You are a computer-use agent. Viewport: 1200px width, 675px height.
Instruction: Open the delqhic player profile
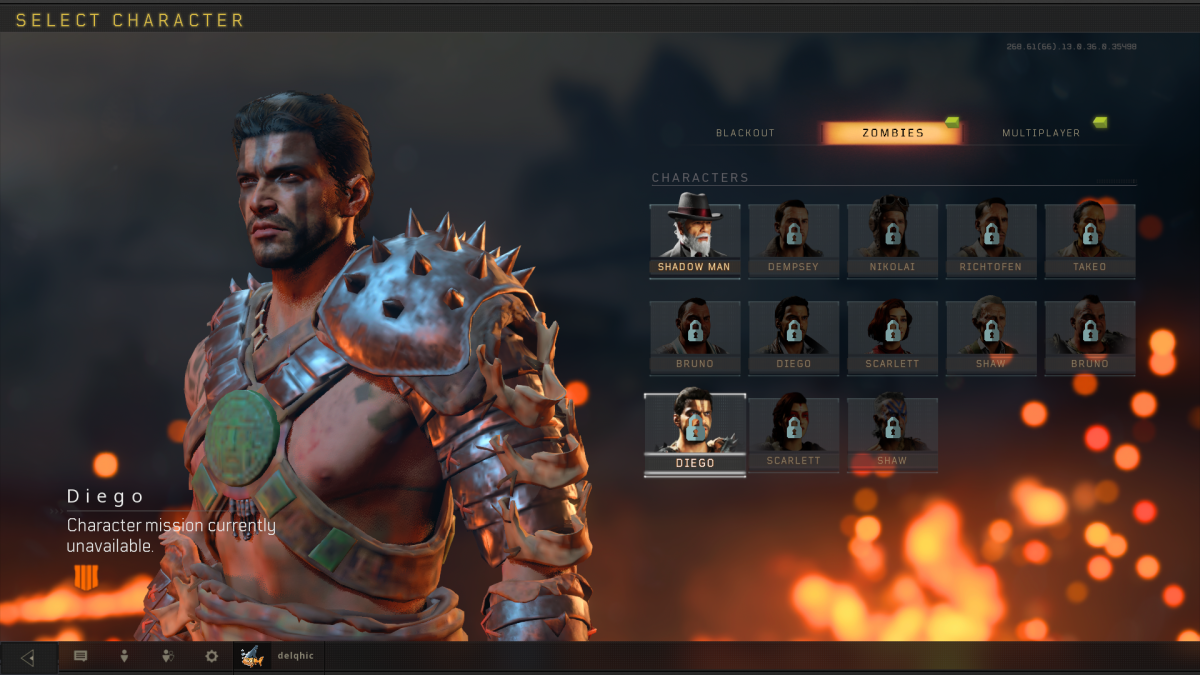279,657
